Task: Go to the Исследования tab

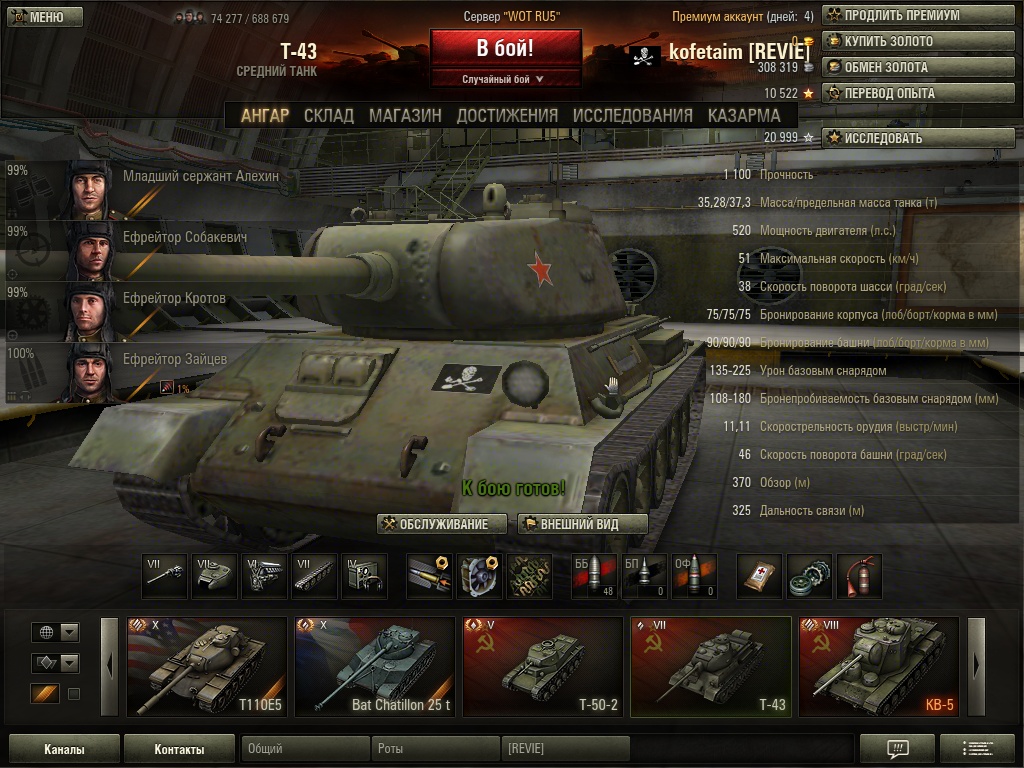Action: coord(632,115)
